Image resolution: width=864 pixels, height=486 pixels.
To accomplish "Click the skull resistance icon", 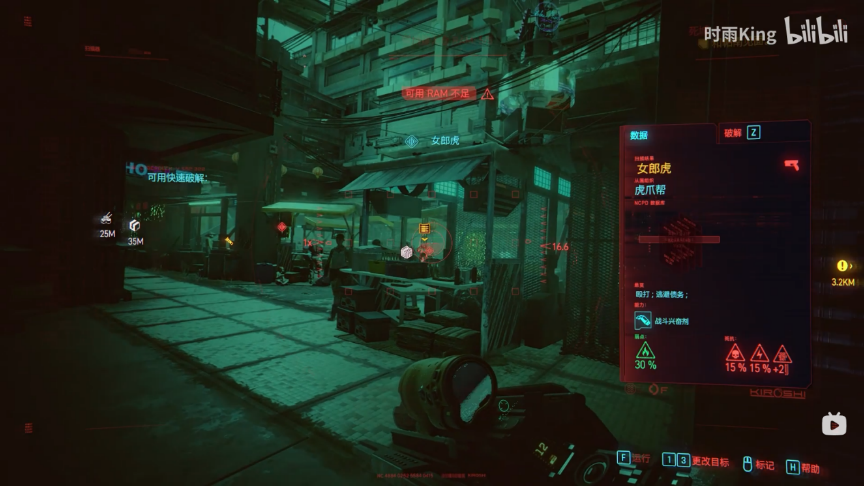I will [735, 353].
